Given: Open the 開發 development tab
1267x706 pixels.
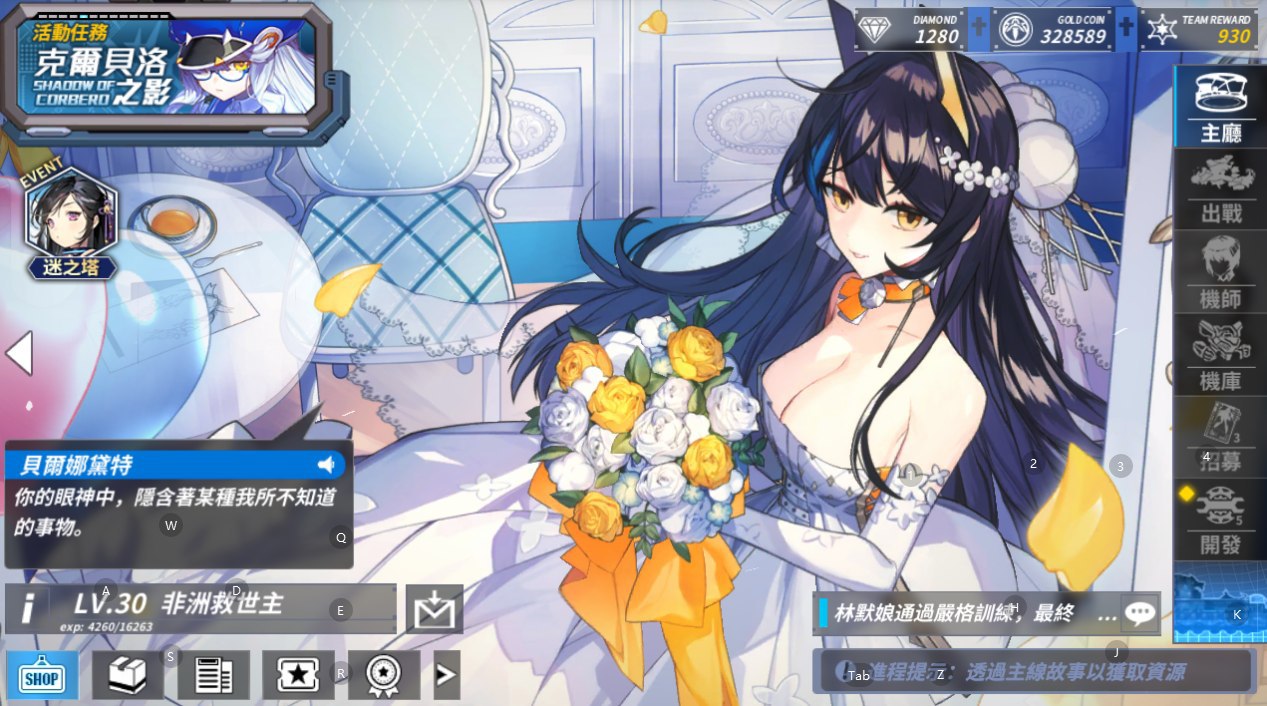Looking at the screenshot, I should click(1219, 520).
